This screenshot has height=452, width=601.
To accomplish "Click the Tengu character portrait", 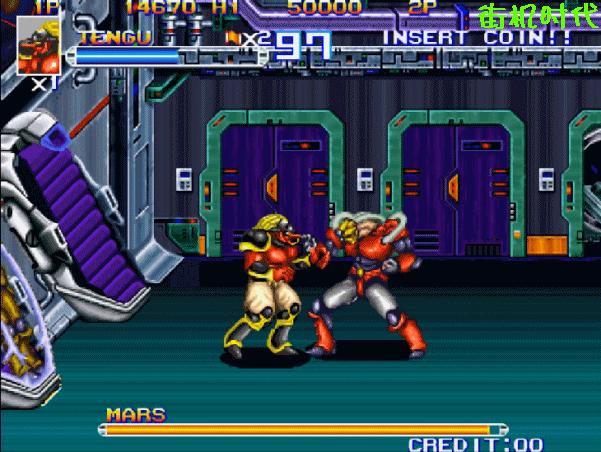I will click(x=38, y=45).
